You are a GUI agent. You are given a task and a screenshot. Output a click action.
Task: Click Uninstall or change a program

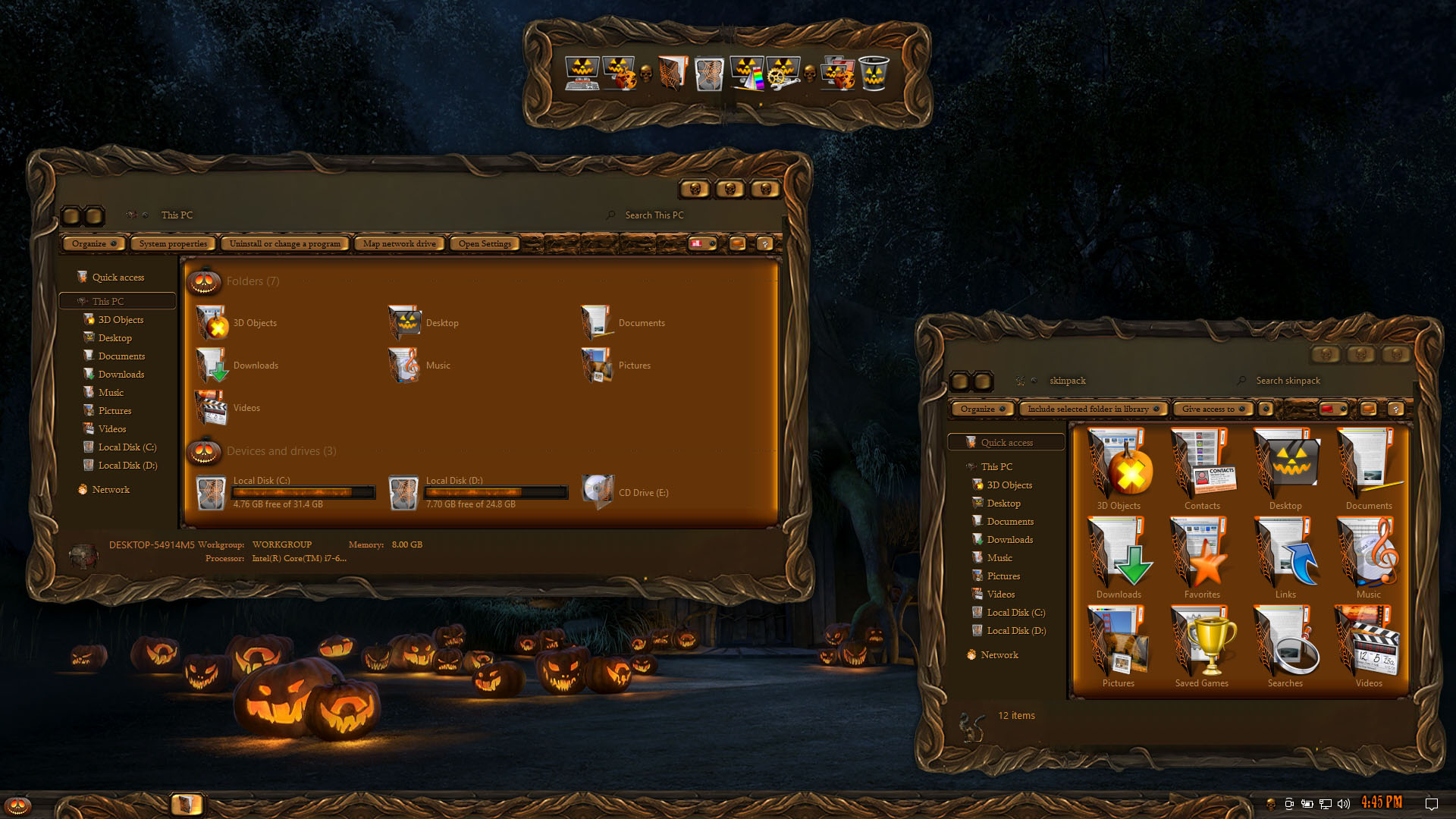[x=285, y=243]
